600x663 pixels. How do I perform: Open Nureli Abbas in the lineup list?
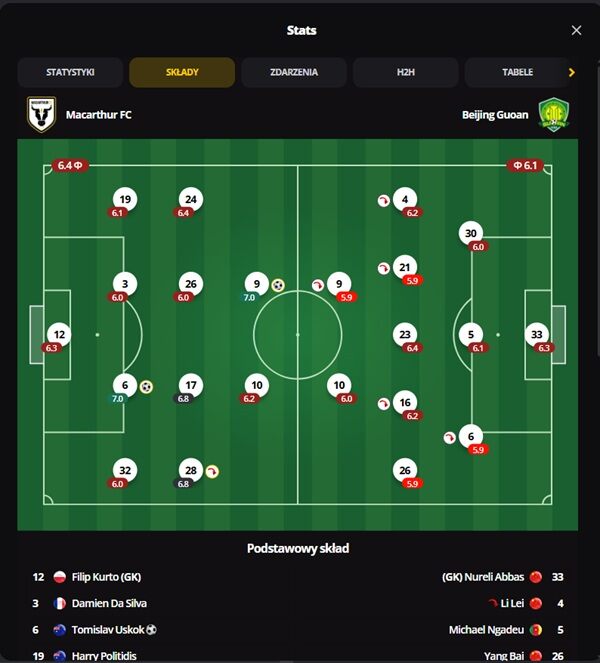483,577
